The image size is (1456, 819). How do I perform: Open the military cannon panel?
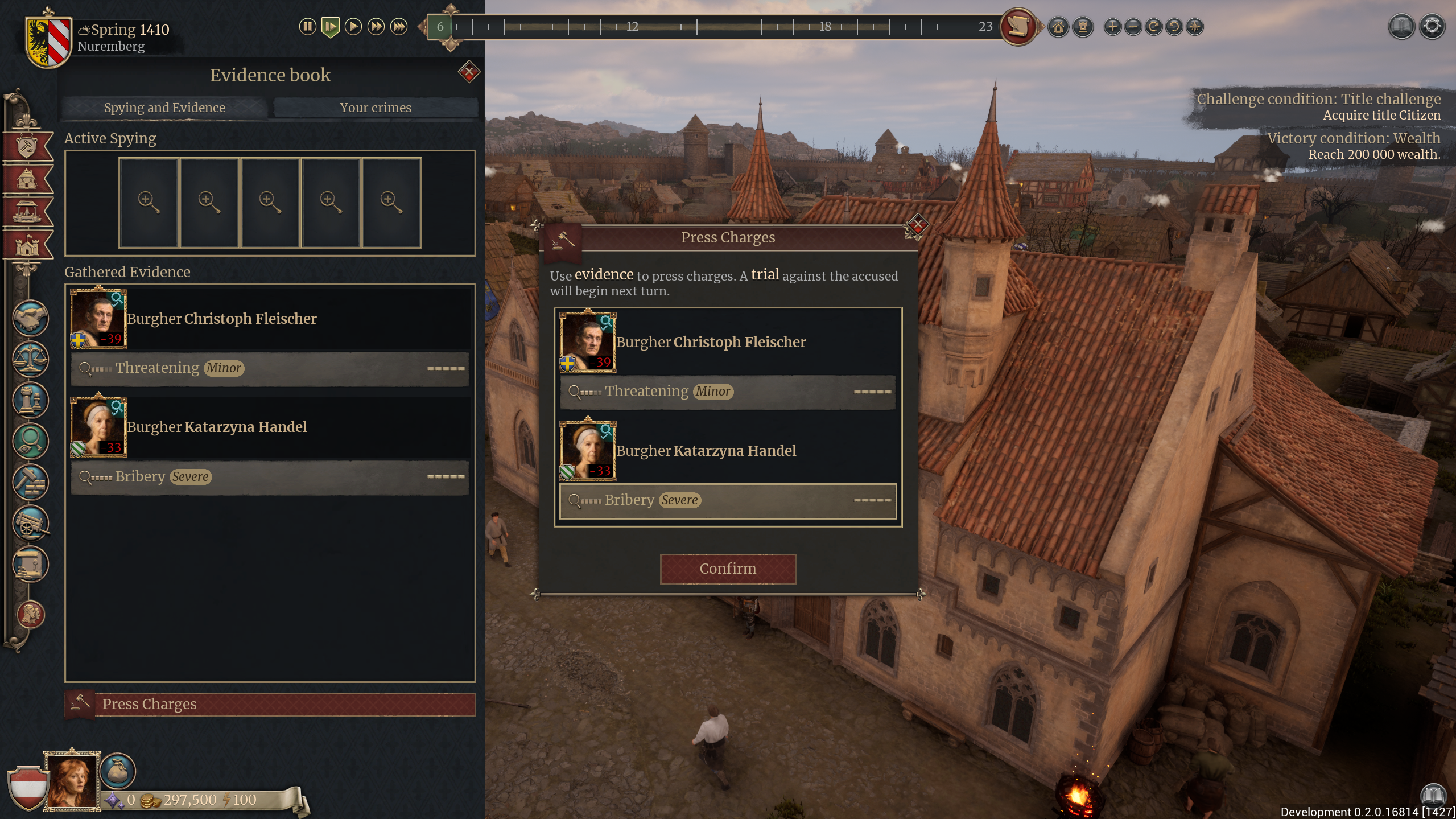point(30,521)
